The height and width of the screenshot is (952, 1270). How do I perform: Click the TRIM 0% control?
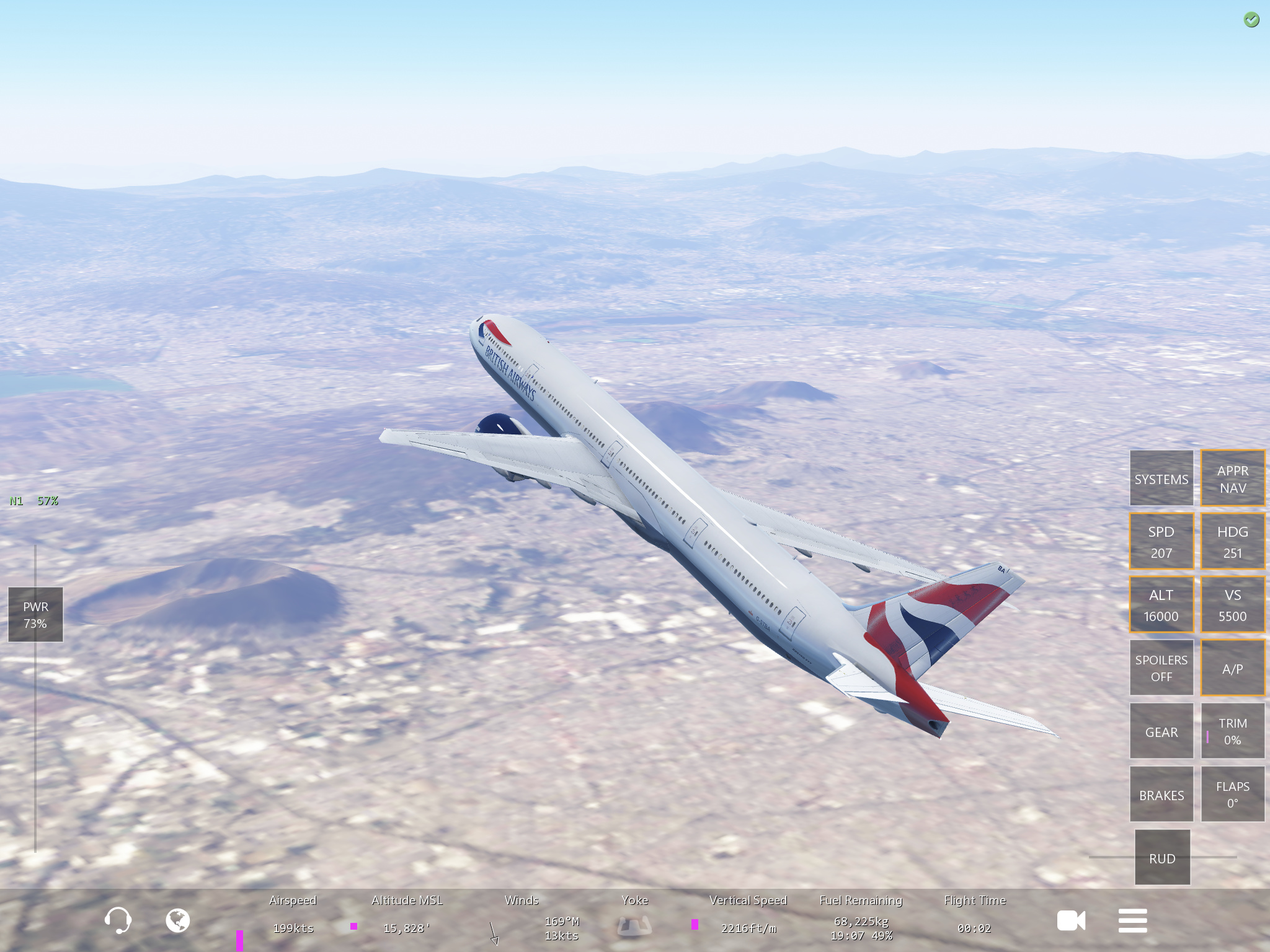pyautogui.click(x=1232, y=731)
